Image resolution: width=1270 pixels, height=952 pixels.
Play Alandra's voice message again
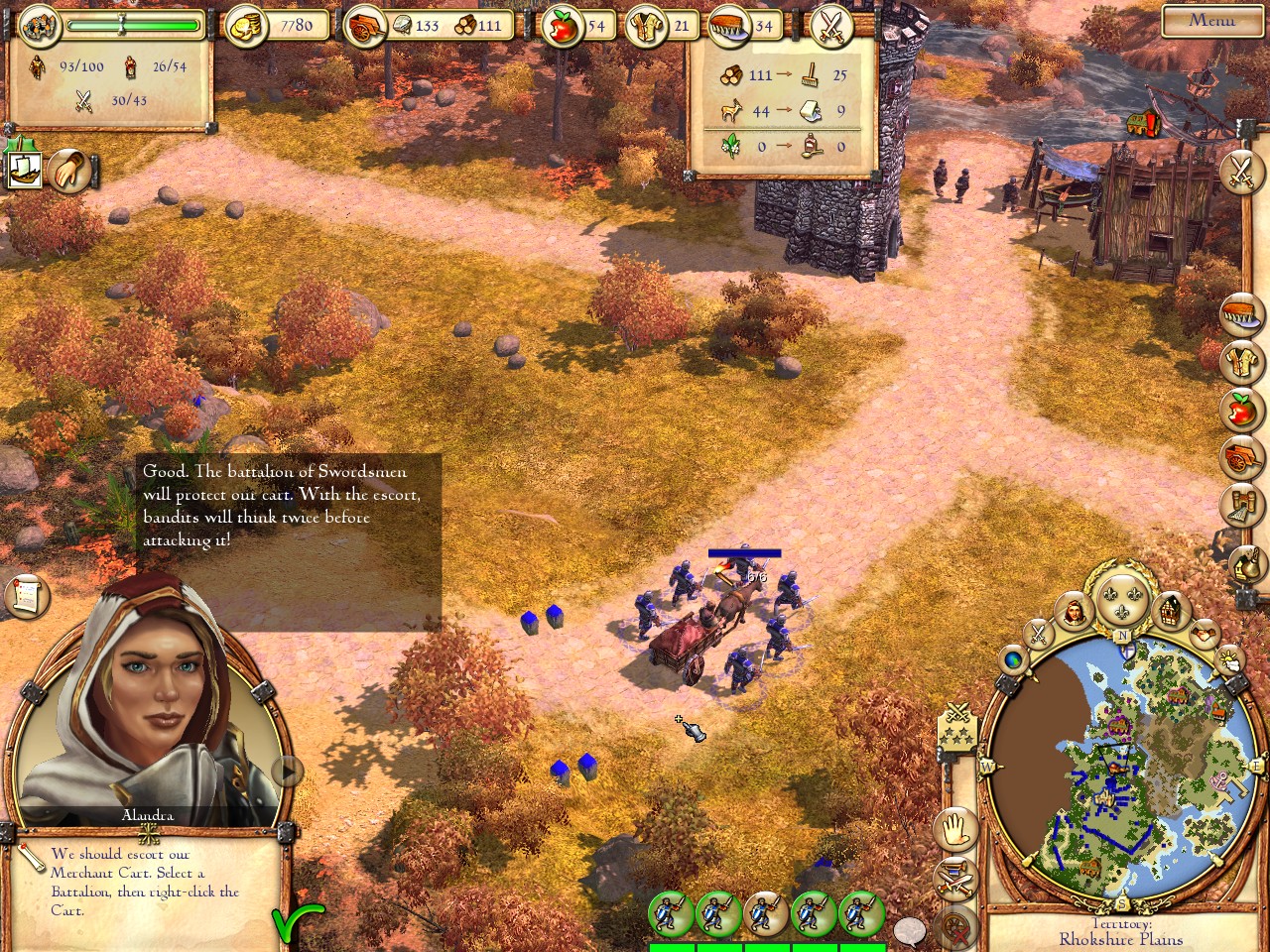coord(287,770)
